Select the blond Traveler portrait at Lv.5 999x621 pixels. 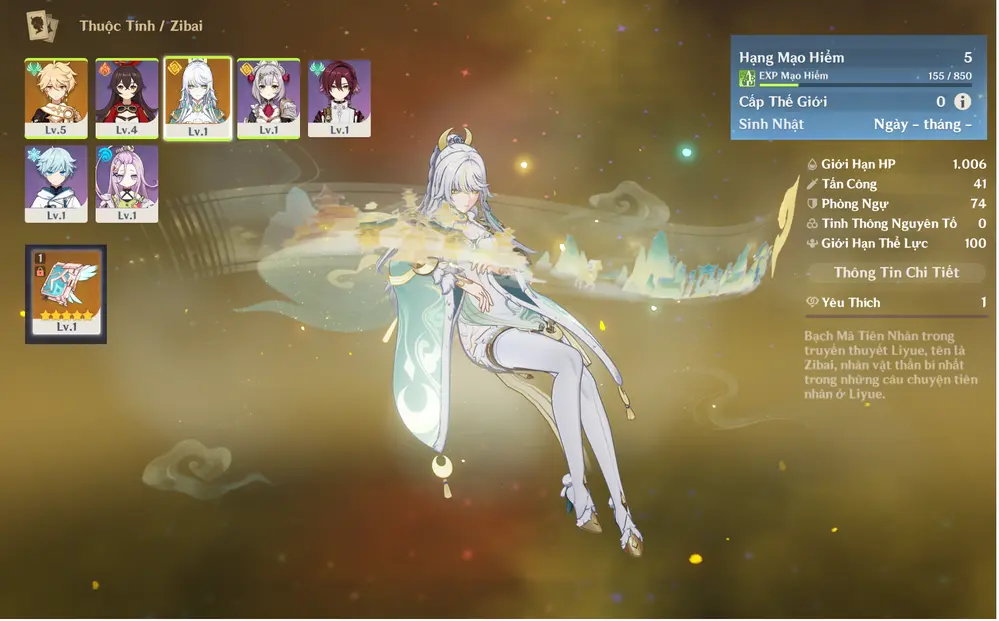(x=56, y=97)
